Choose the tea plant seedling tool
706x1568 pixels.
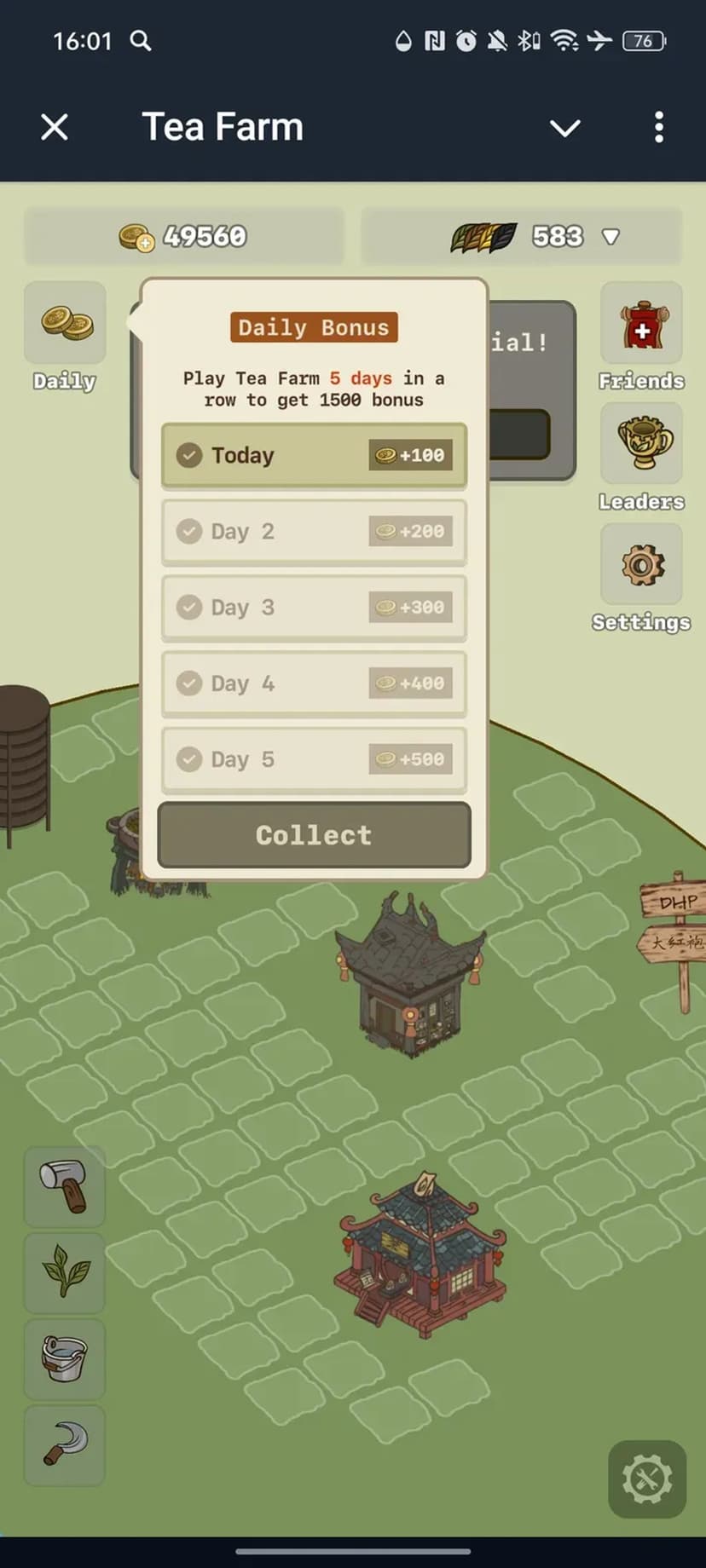[x=65, y=1272]
